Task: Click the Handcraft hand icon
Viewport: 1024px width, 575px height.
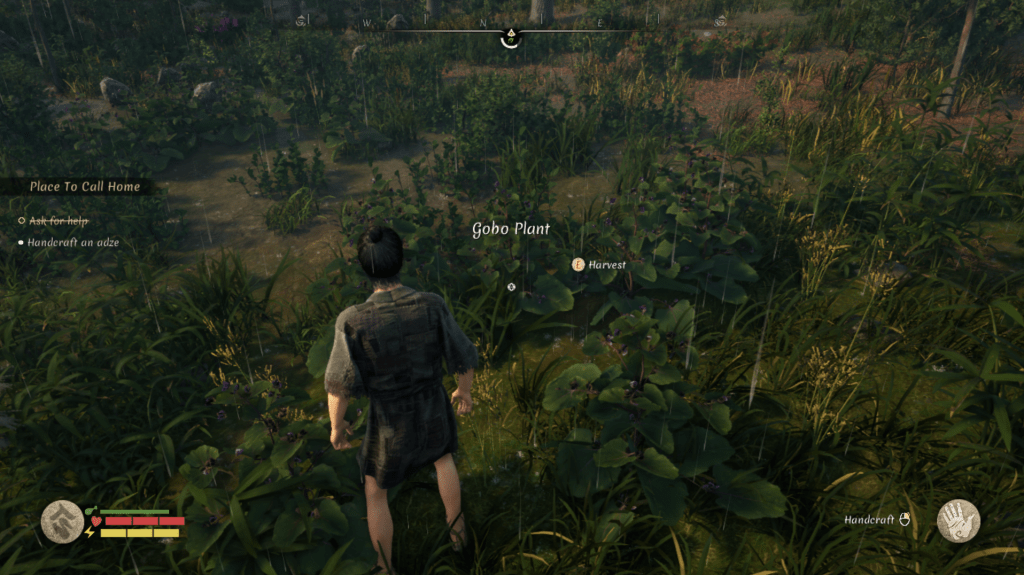Action: tap(958, 521)
